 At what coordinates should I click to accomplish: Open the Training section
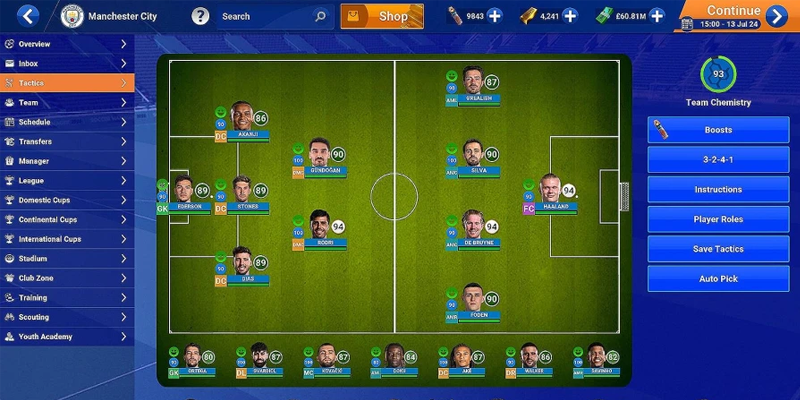click(66, 298)
